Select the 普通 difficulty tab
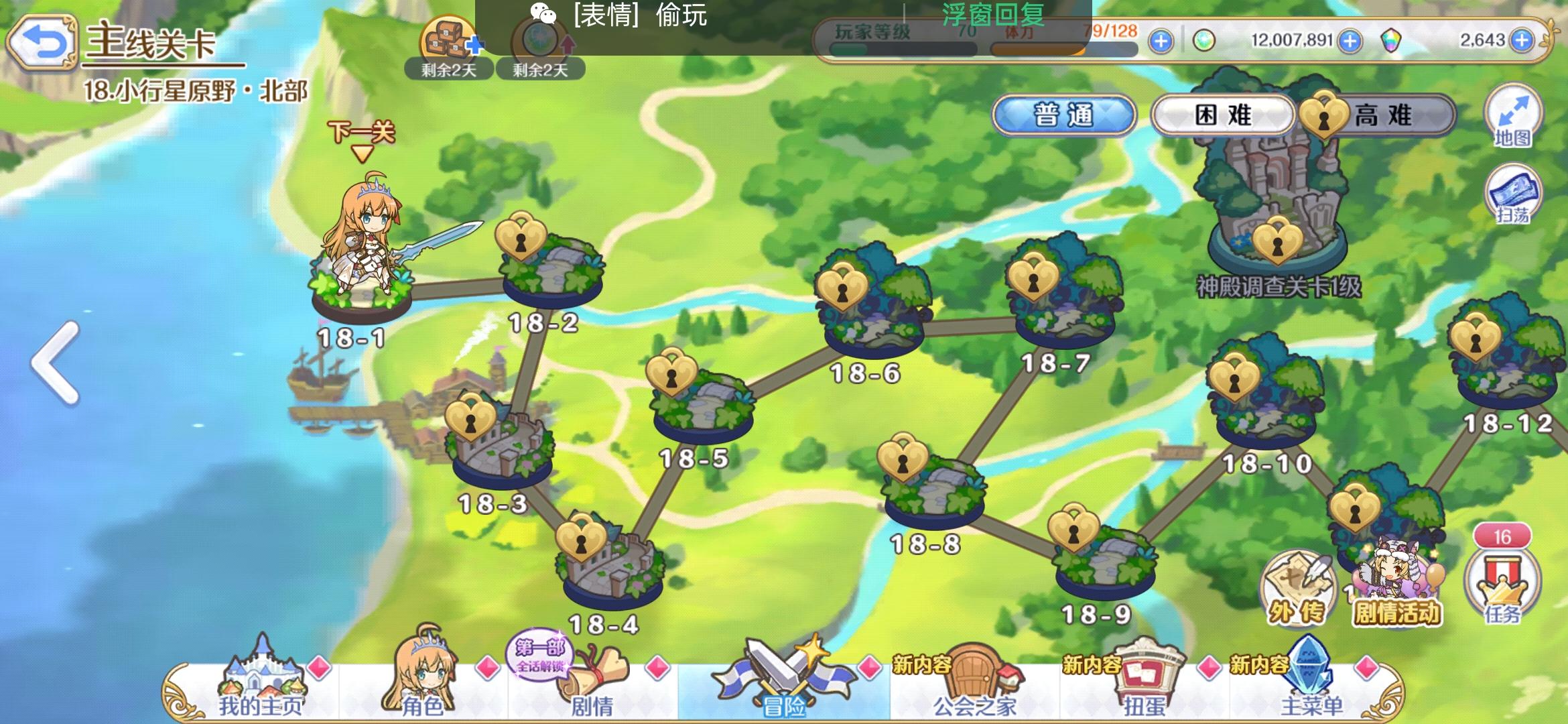 pyautogui.click(x=1065, y=115)
